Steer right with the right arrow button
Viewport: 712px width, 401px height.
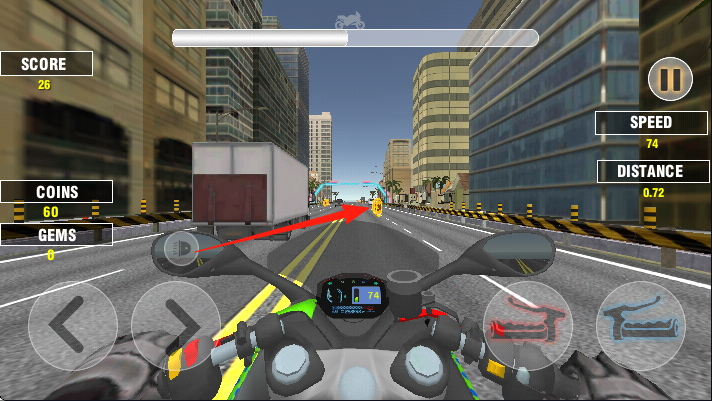176,325
